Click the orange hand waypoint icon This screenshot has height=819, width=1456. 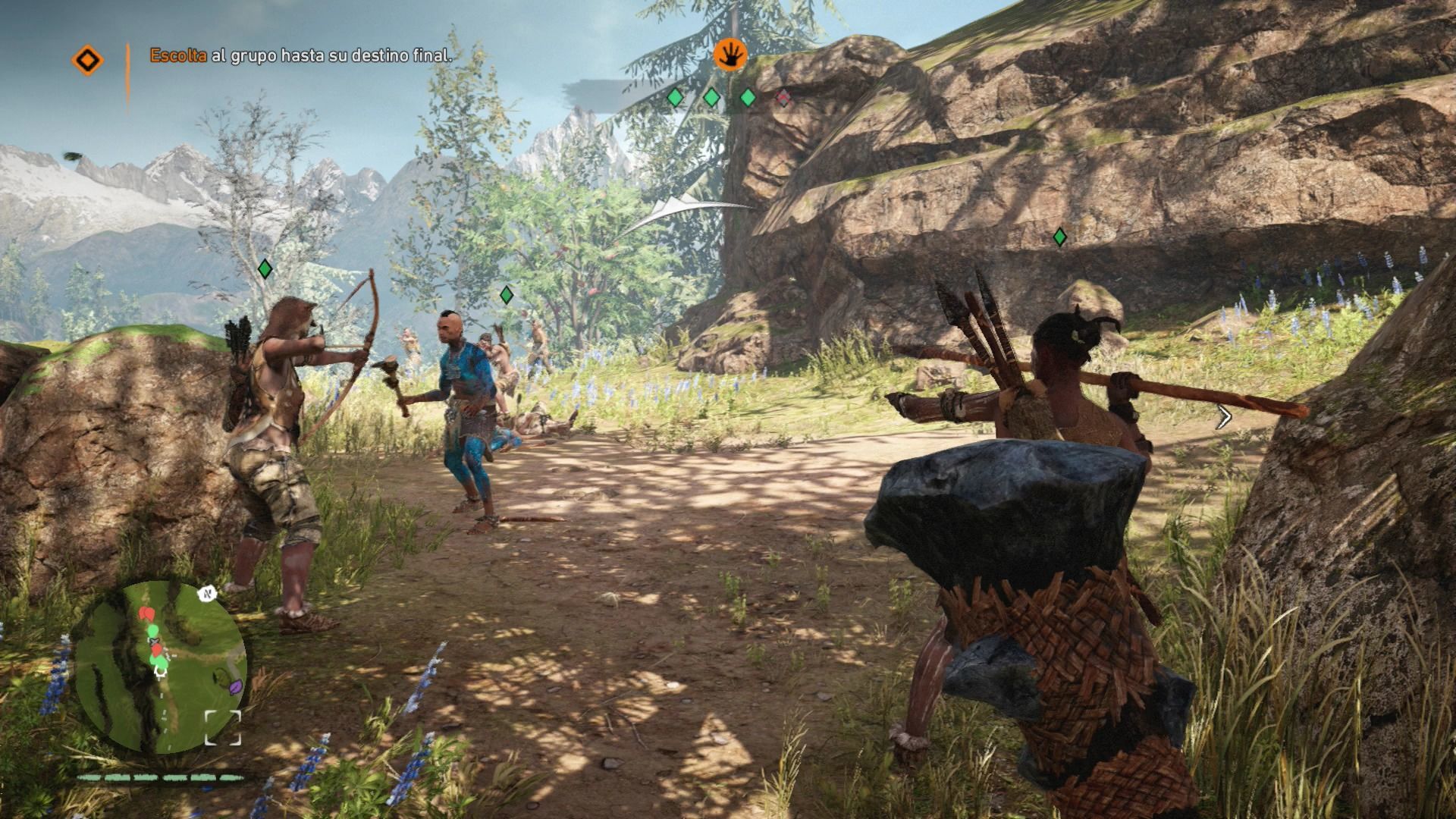coord(730,55)
